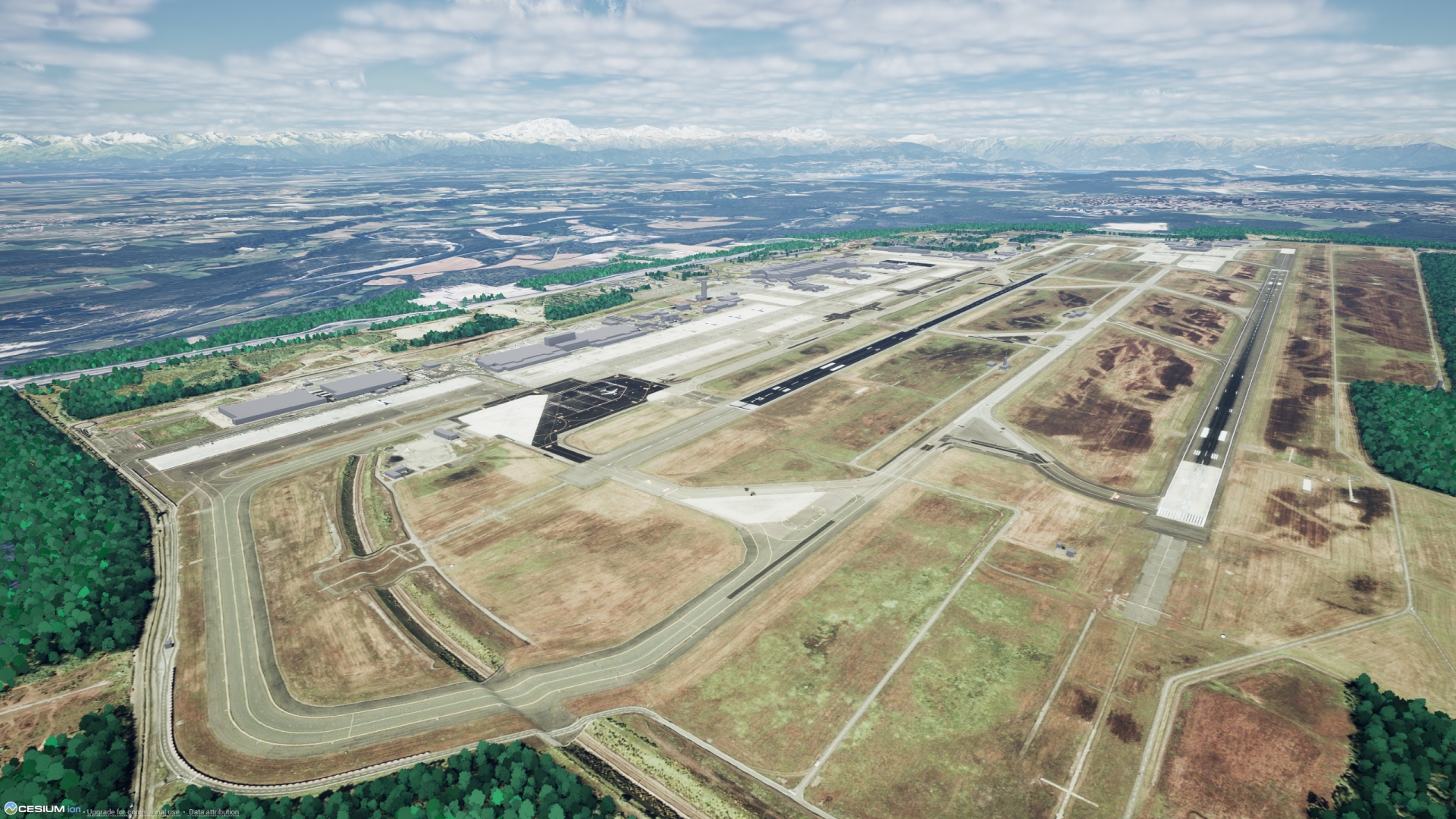Viewport: 1456px width, 819px height.
Task: Open the Data attribution link
Action: tap(213, 812)
